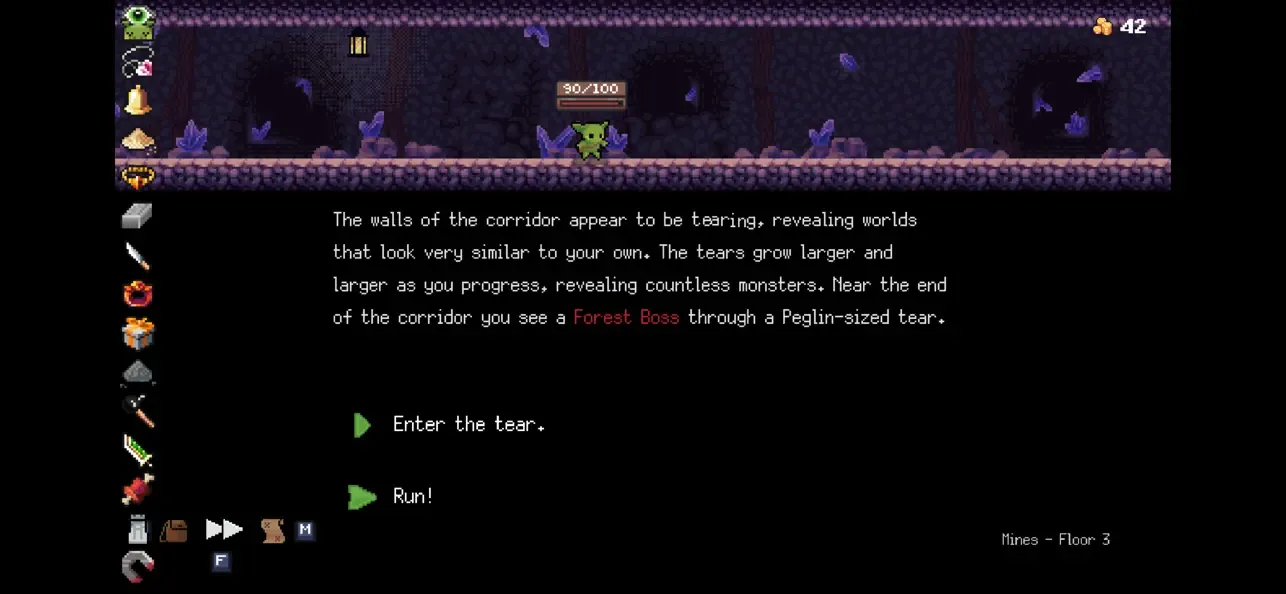
Task: Inspect the grey rubble pile relic
Action: [x=138, y=372]
